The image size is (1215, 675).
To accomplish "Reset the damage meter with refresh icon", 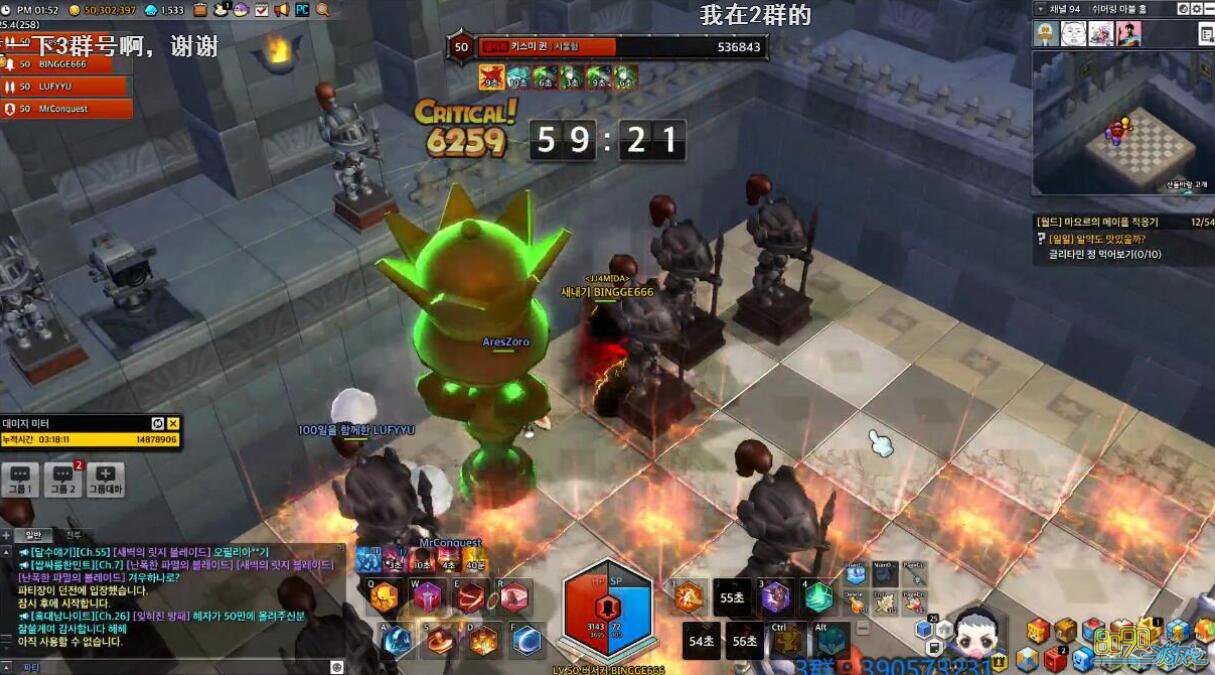I will (x=158, y=424).
